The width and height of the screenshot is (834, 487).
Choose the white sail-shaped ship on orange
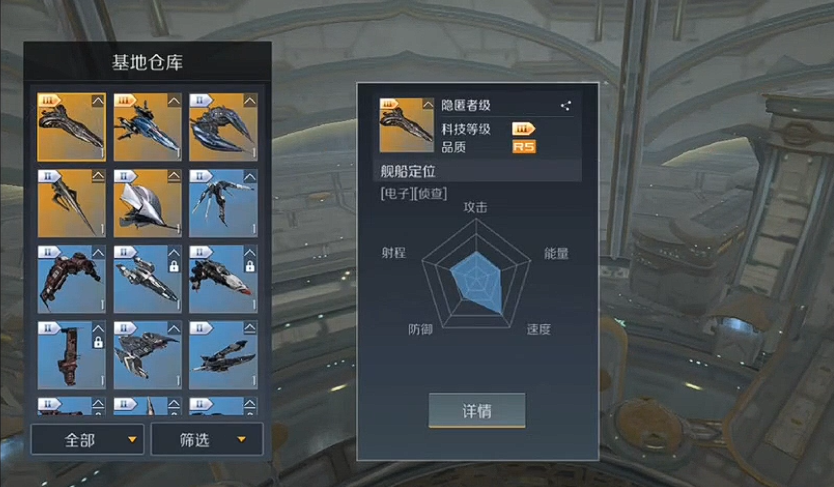click(x=147, y=203)
